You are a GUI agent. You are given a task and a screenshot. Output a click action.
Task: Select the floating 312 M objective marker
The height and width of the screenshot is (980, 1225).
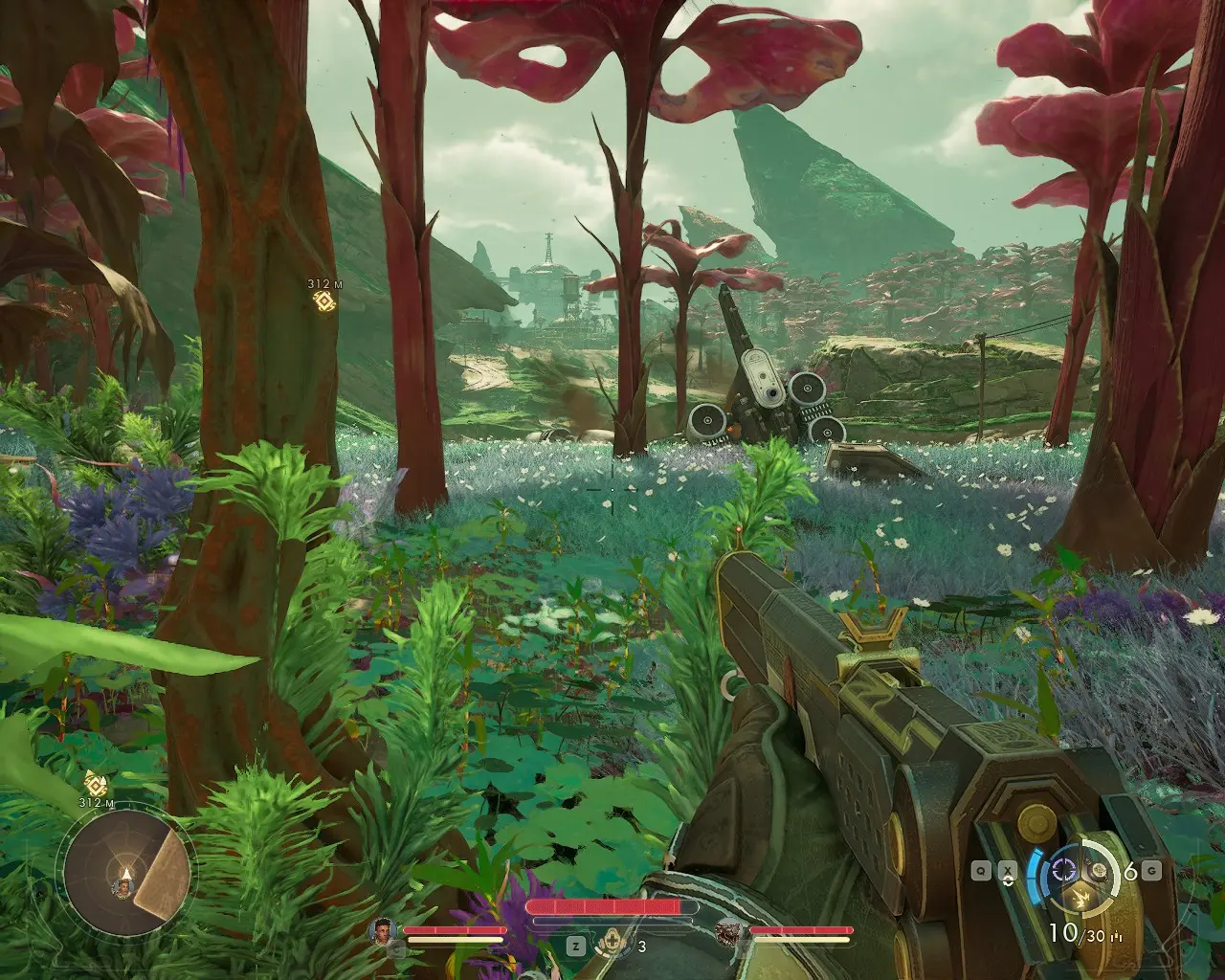[324, 301]
